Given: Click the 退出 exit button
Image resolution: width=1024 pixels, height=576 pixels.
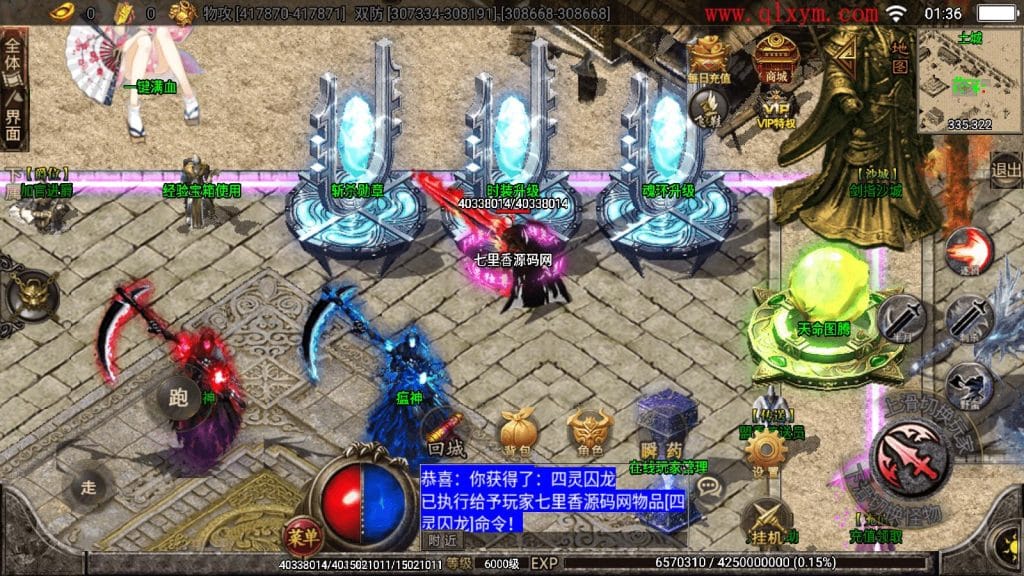Looking at the screenshot, I should 1006,170.
